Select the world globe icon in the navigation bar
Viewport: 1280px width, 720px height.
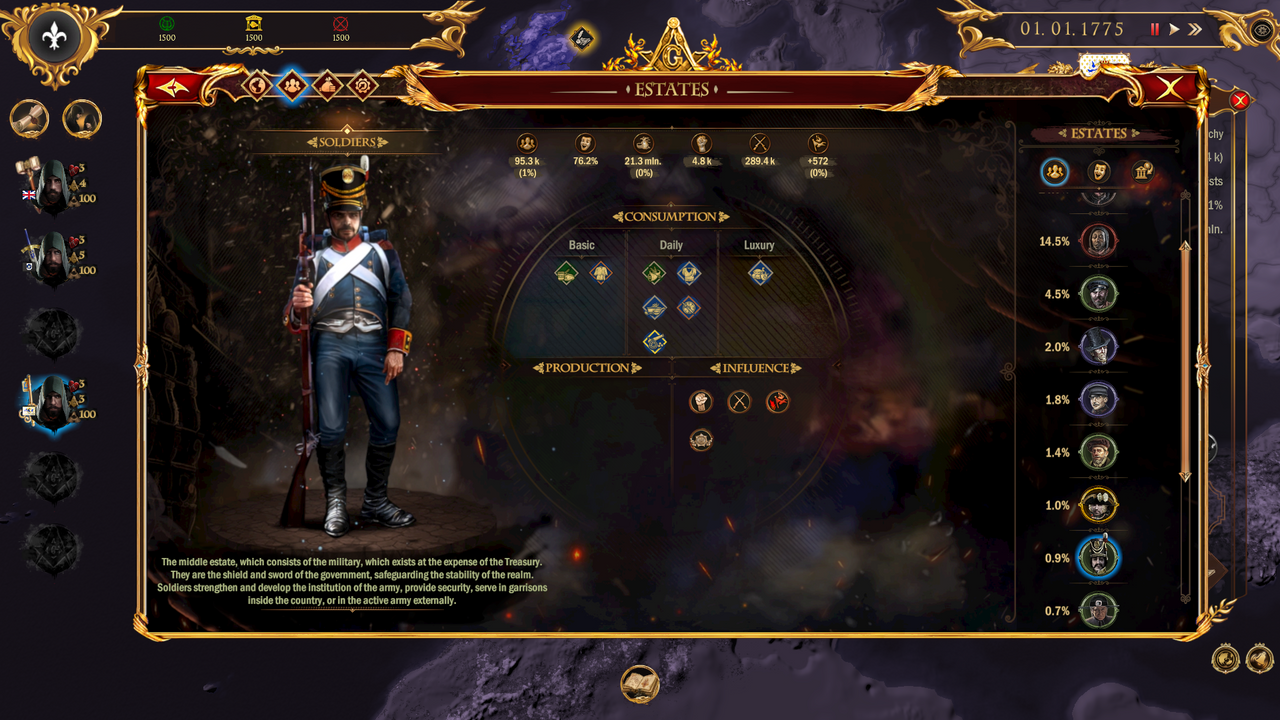click(257, 86)
